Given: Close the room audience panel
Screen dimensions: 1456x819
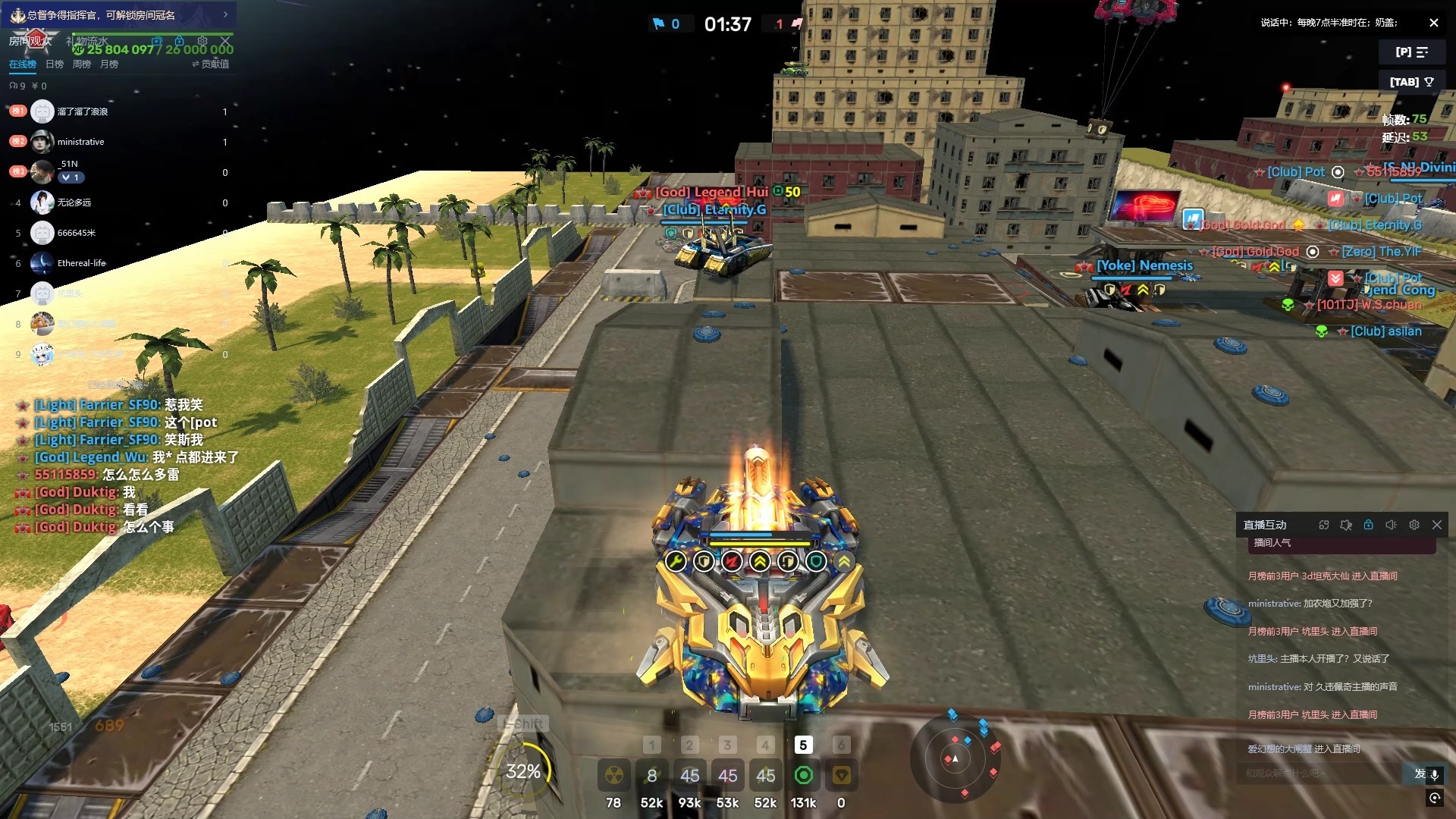Looking at the screenshot, I should (225, 40).
